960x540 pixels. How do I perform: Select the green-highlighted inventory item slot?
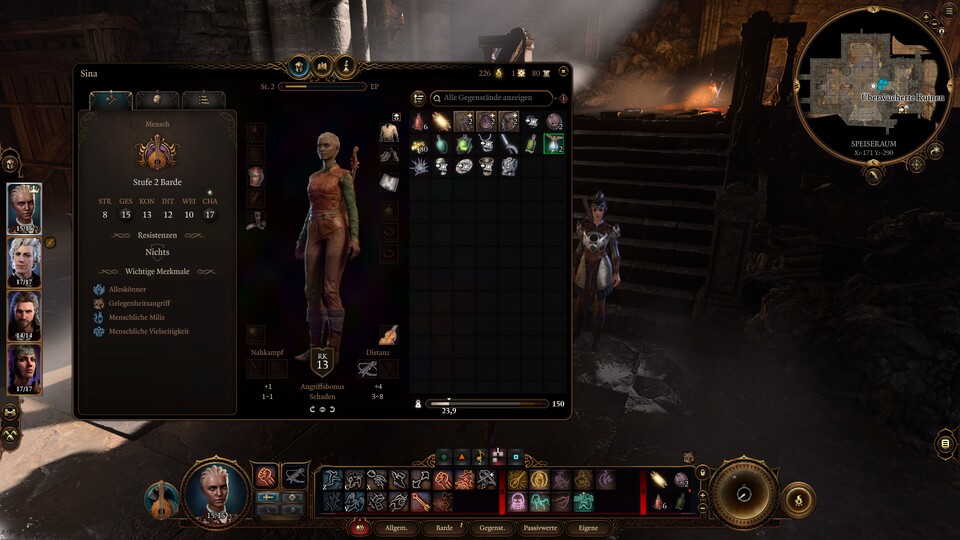coord(553,144)
